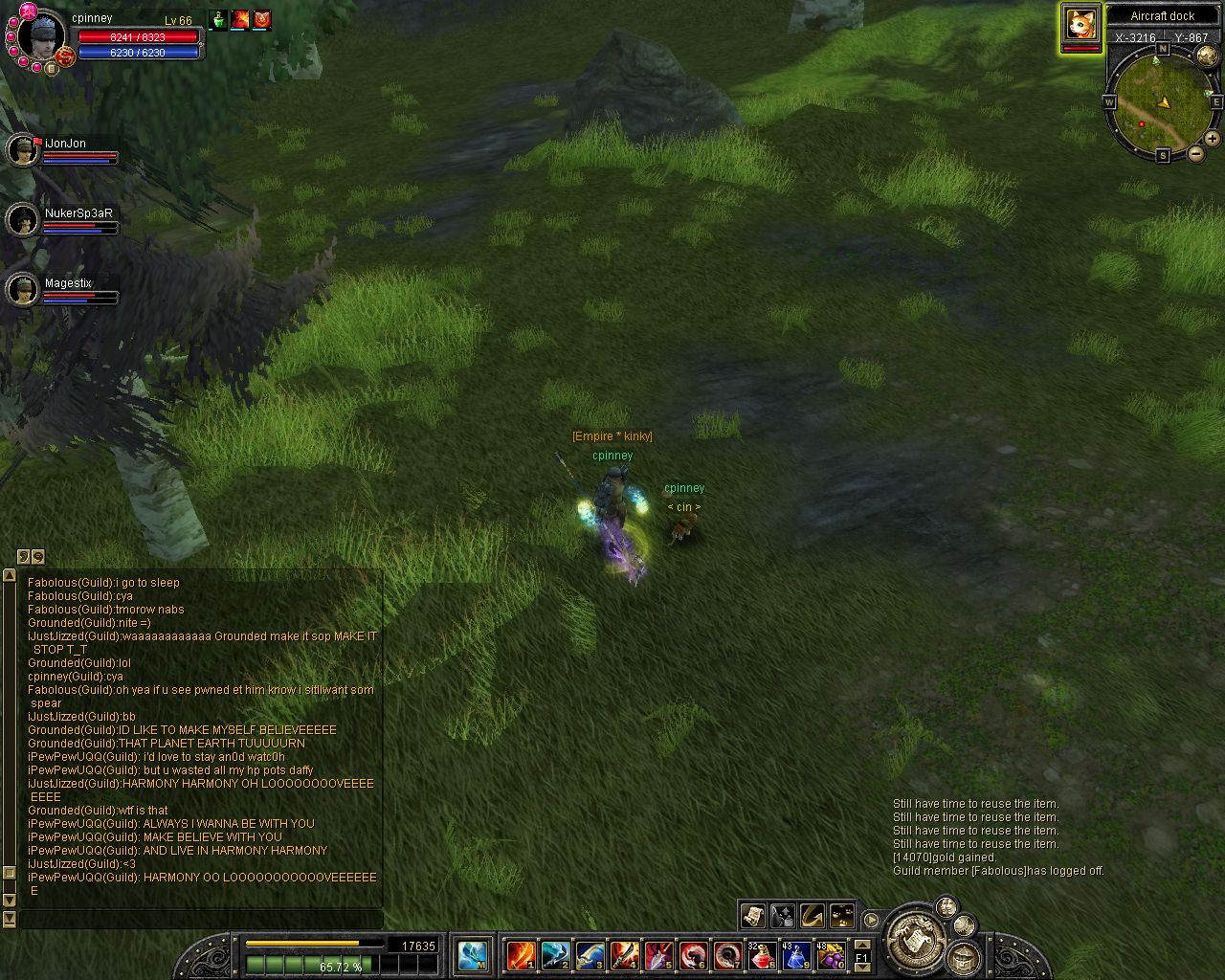Zoom in the minimap with plus button

(1212, 139)
